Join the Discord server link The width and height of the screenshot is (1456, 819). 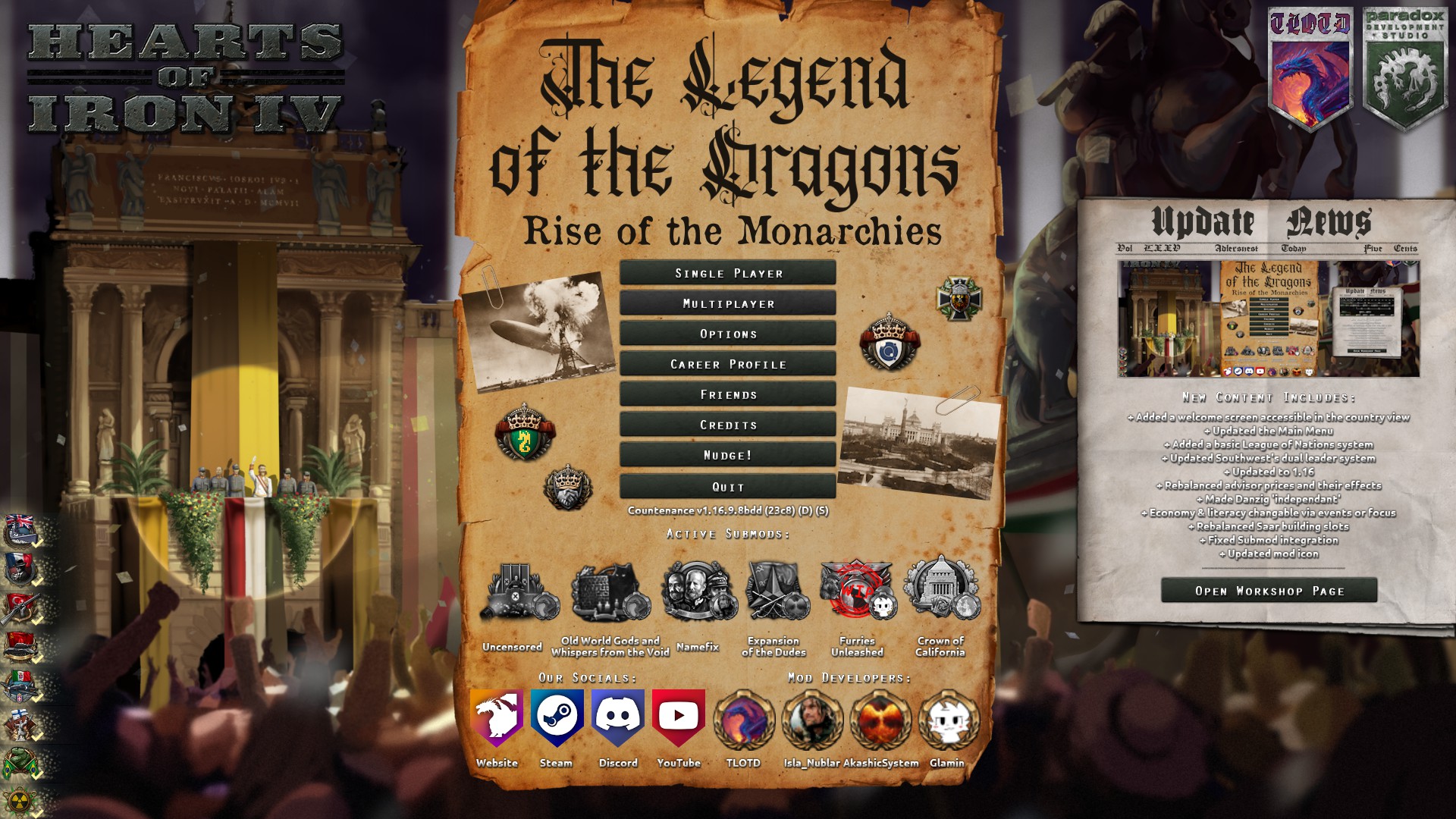pos(618,717)
